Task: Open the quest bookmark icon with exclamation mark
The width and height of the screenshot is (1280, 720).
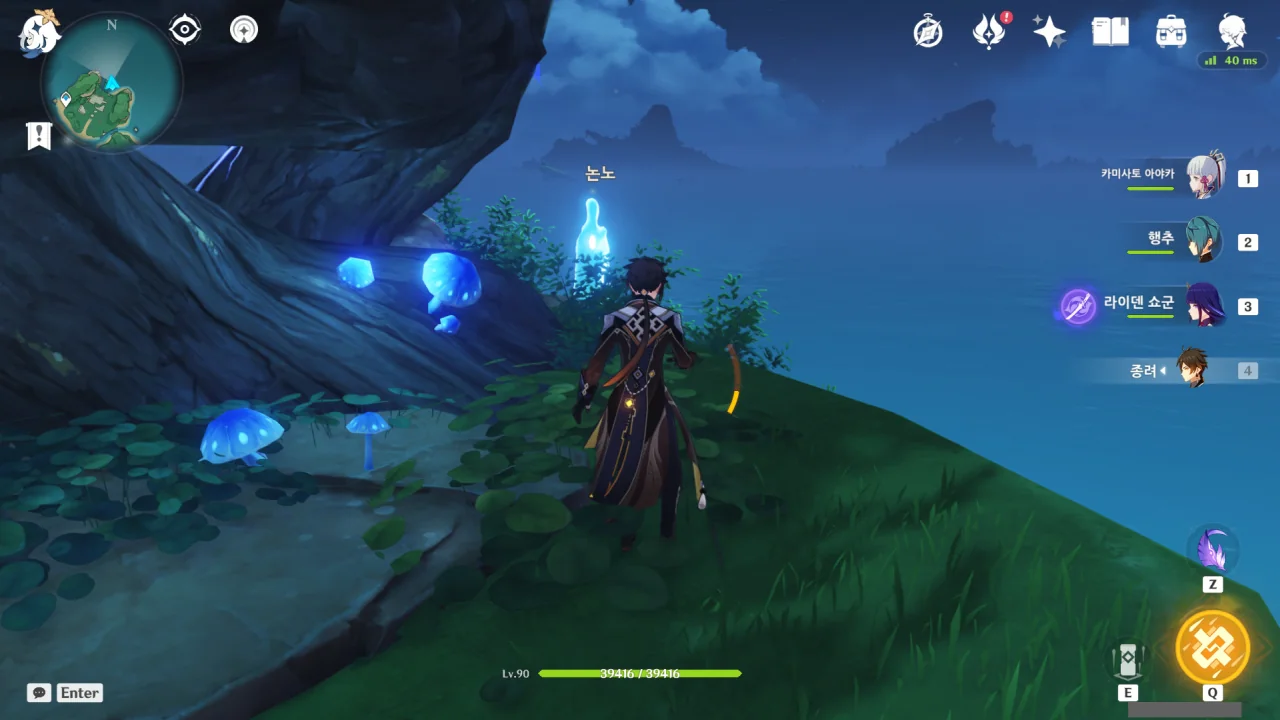Action: click(39, 136)
